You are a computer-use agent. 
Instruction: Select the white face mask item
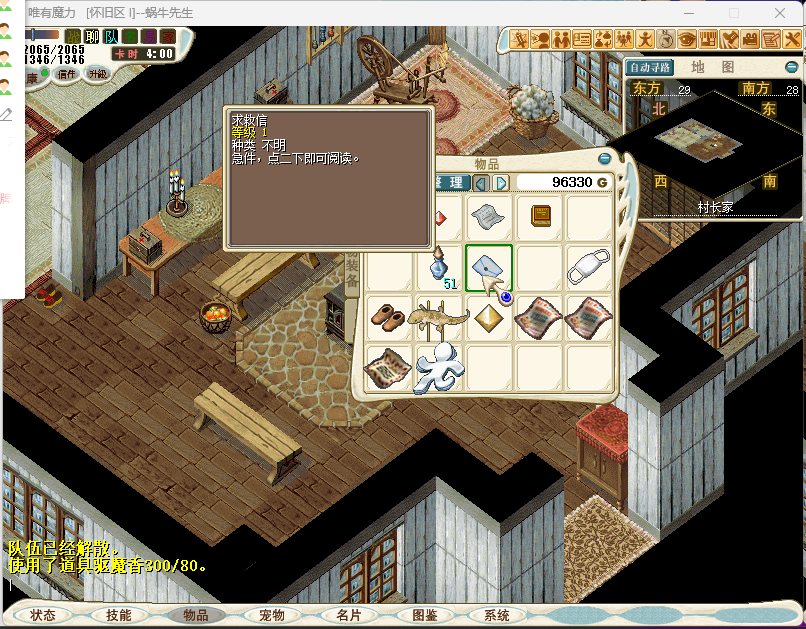click(x=589, y=268)
